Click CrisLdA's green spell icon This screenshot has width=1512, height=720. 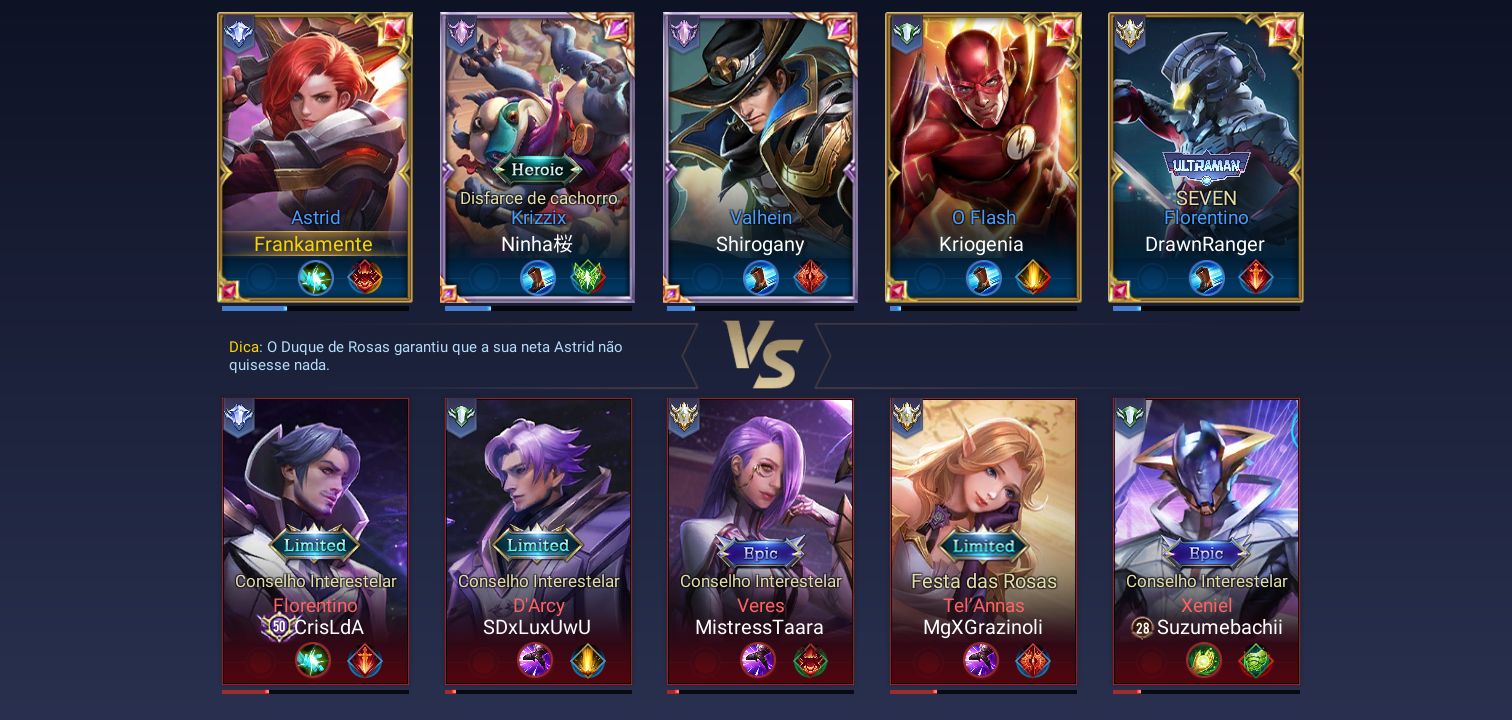pos(315,661)
